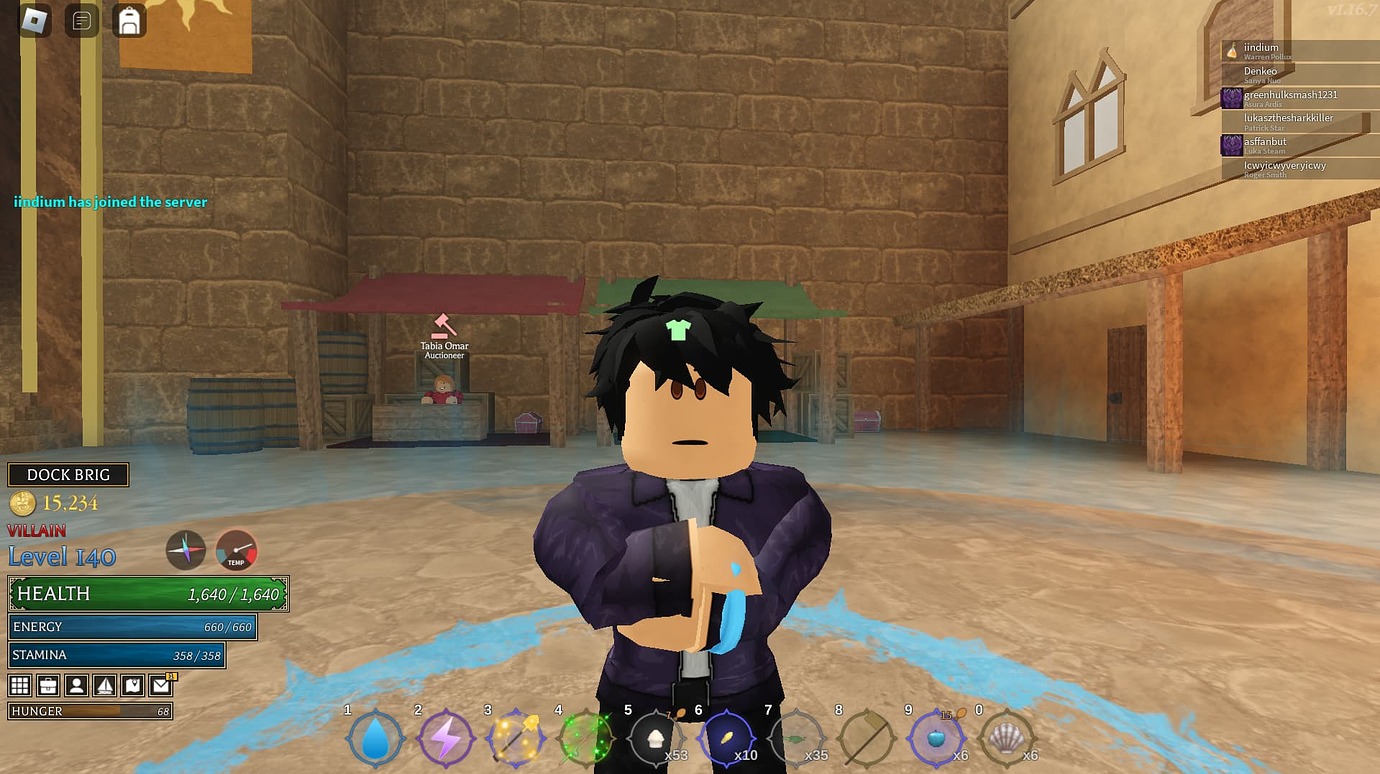Screen dimensions: 1380x774
Task: Open the chat icon at top left
Action: click(82, 19)
